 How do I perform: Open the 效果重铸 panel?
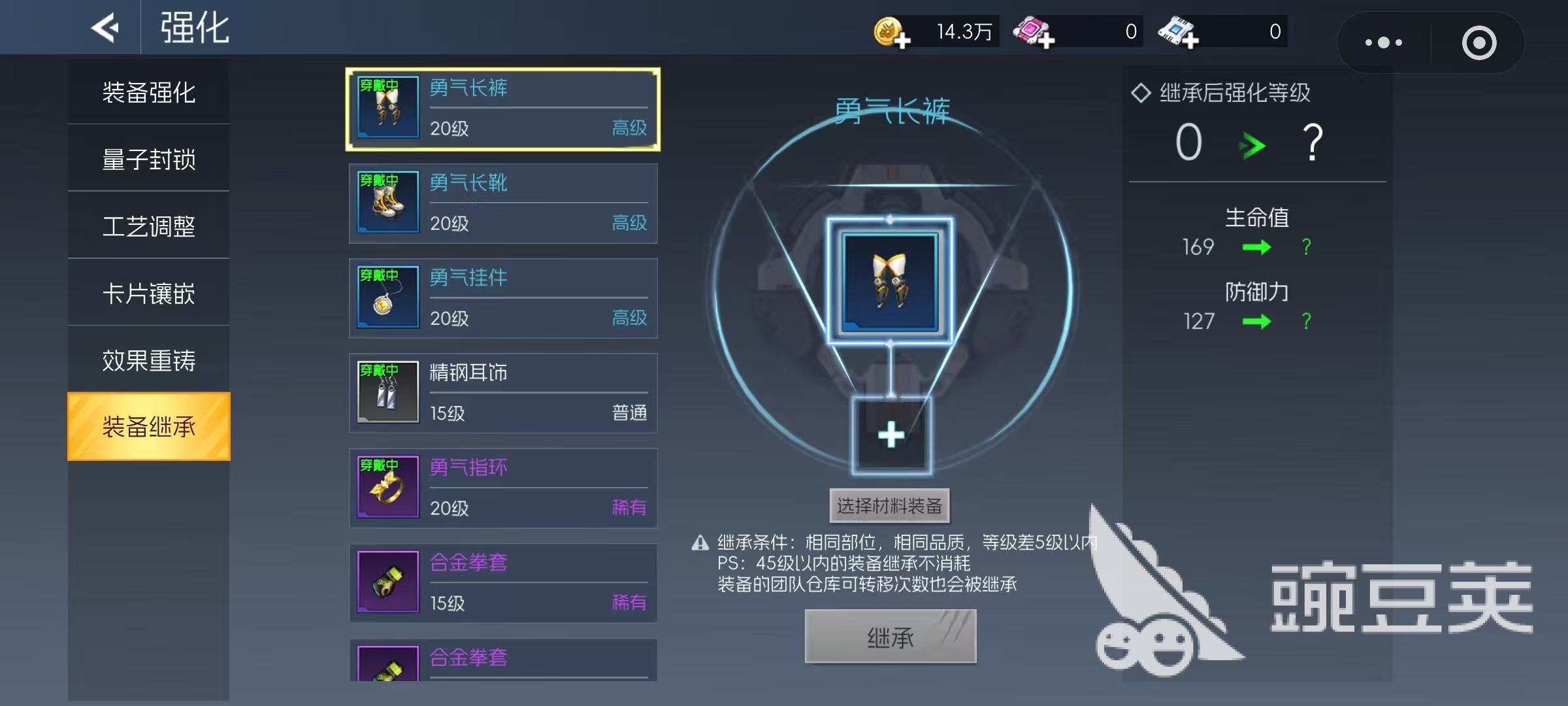149,360
